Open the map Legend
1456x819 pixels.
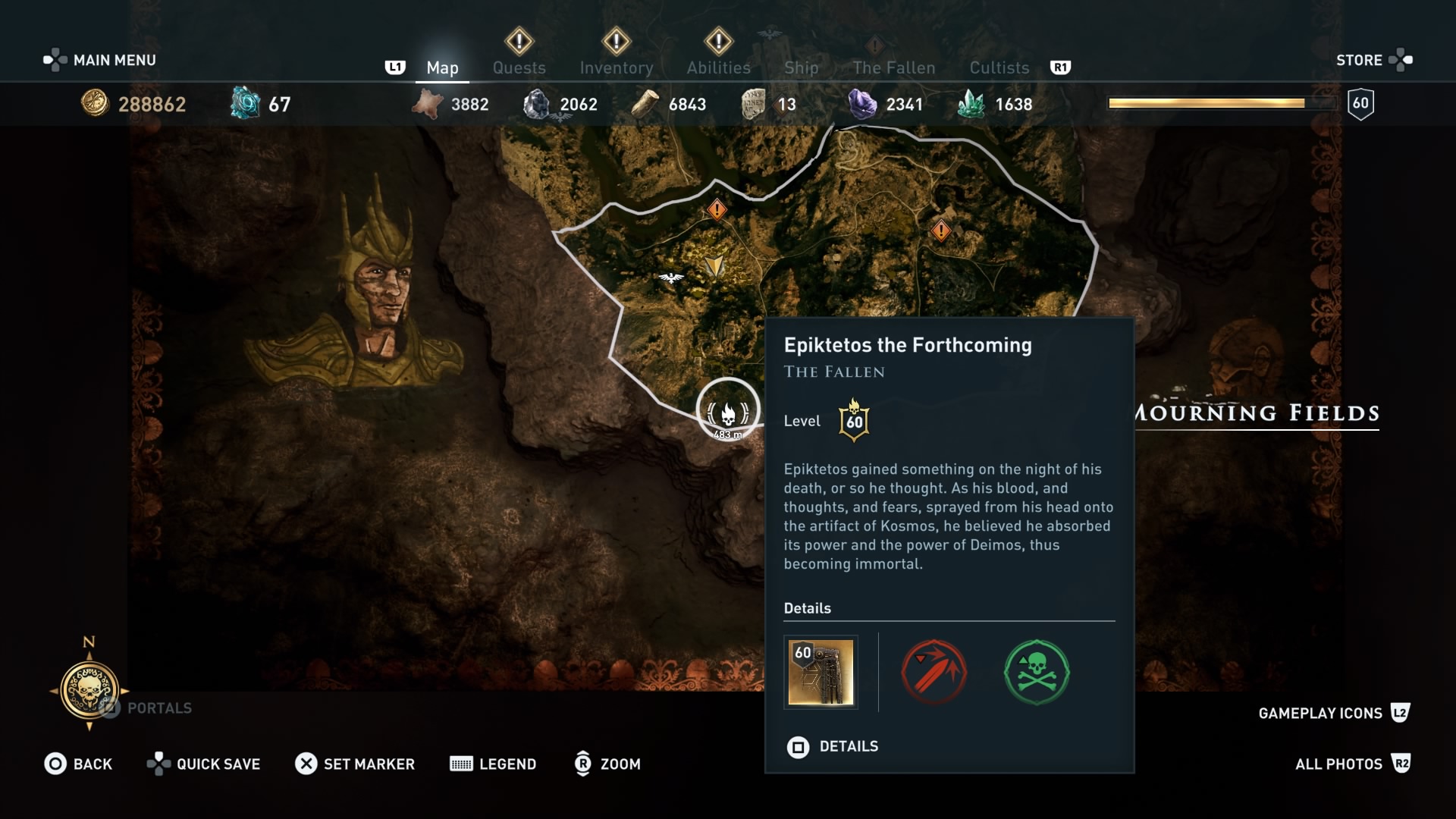coord(493,764)
